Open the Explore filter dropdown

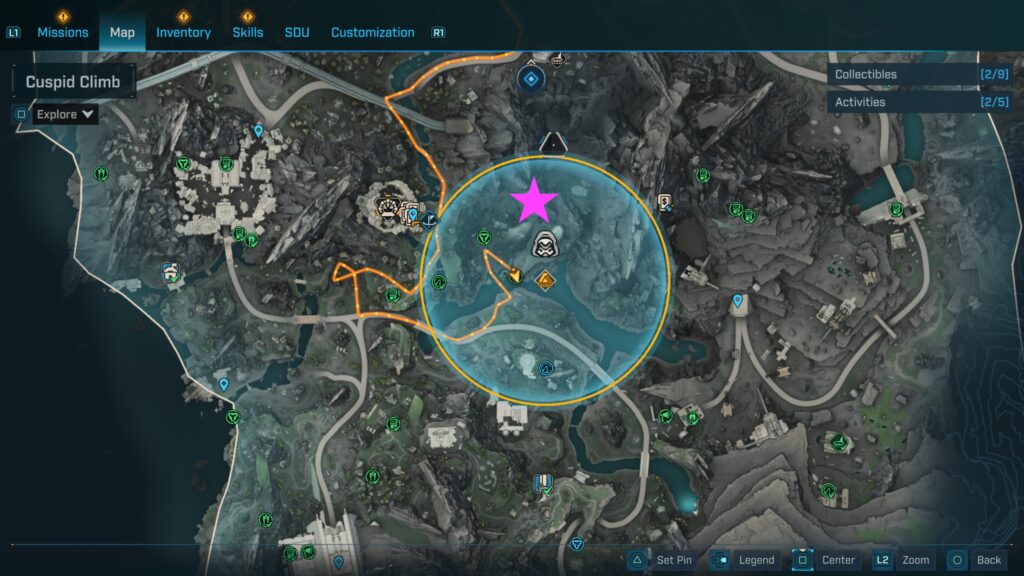click(x=66, y=114)
